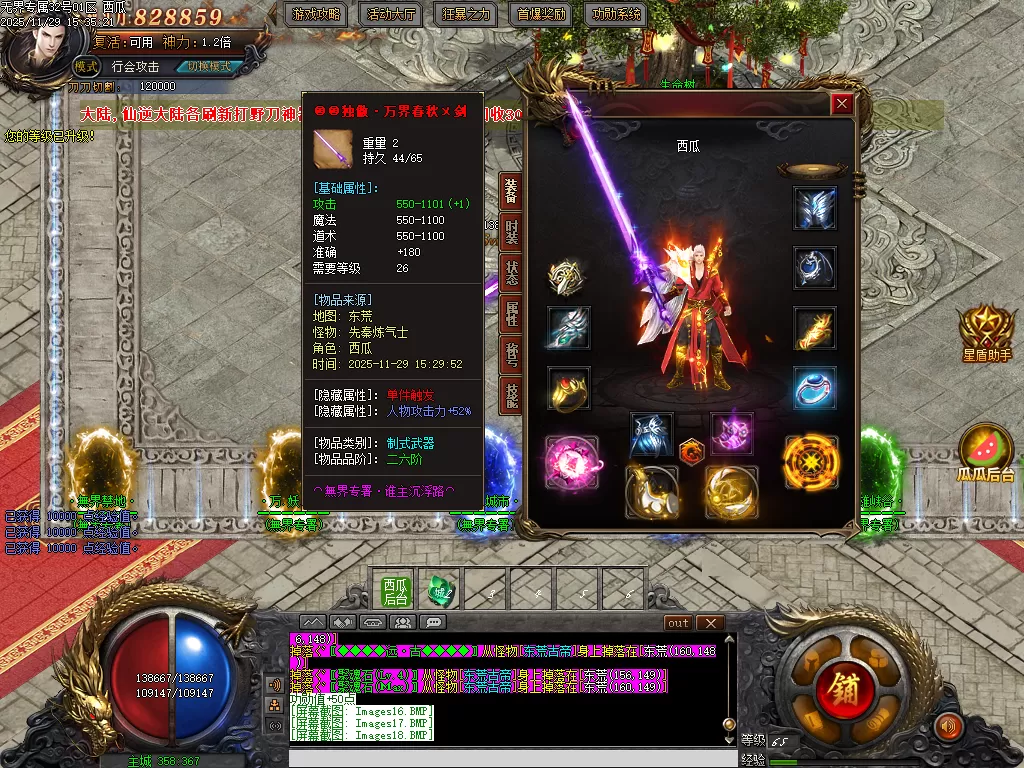The height and width of the screenshot is (768, 1024).
Task: Switch to the 时装 costume tab
Action: click(510, 233)
